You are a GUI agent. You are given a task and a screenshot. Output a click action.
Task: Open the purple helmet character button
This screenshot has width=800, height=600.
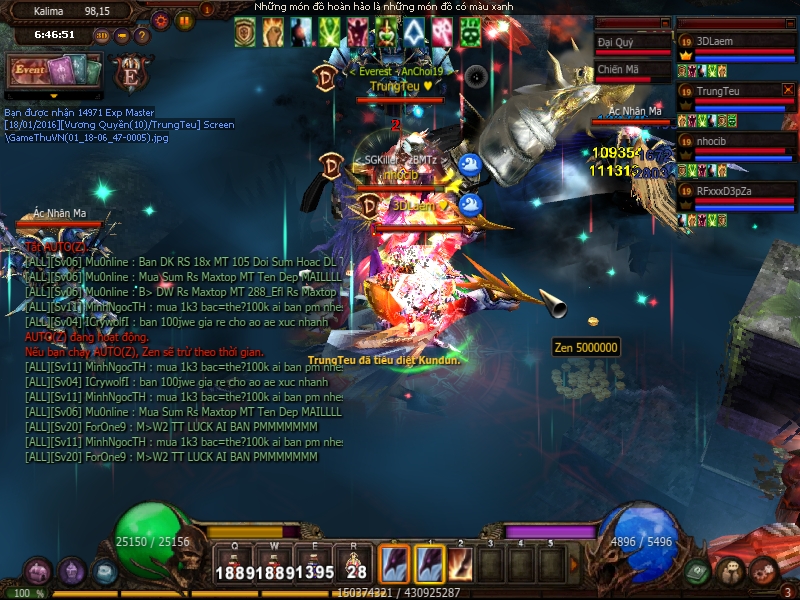pyautogui.click(x=72, y=572)
